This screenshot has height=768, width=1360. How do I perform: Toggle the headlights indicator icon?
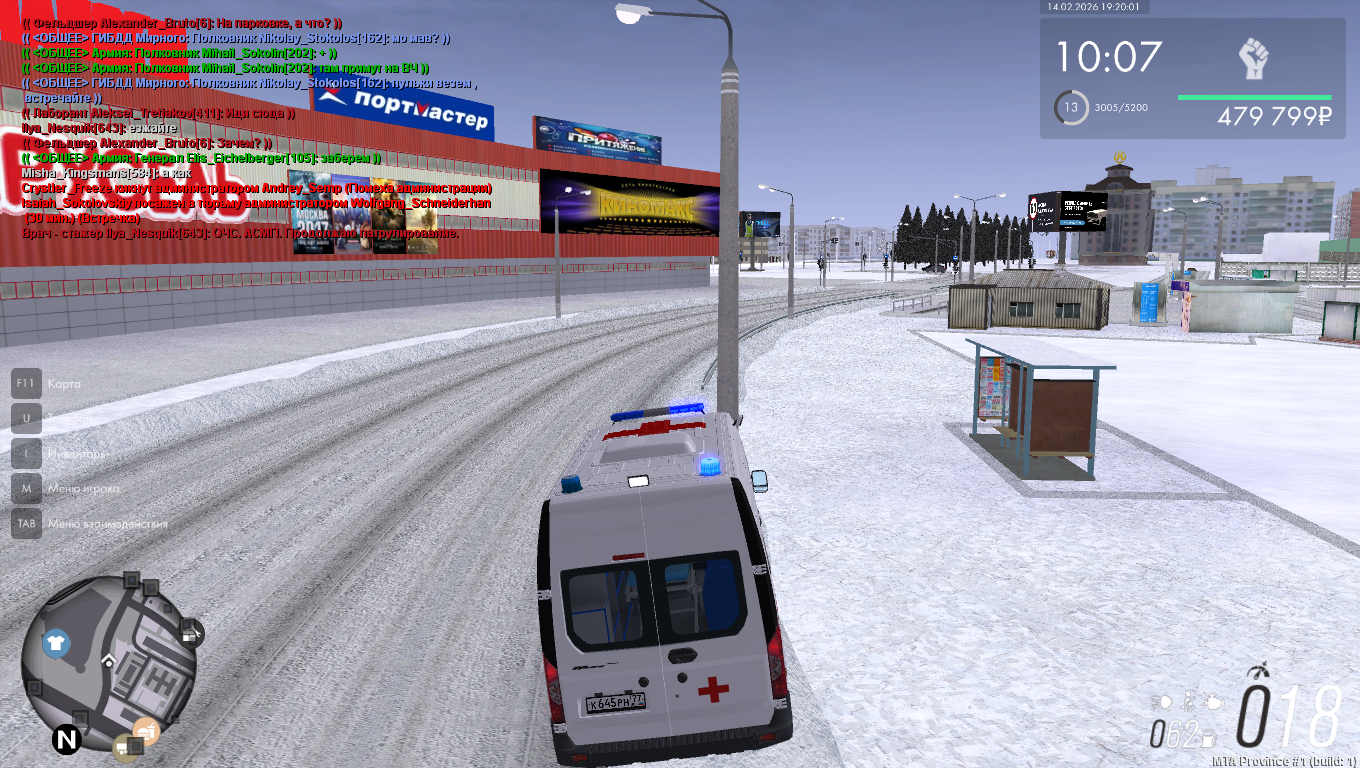[x=1163, y=702]
